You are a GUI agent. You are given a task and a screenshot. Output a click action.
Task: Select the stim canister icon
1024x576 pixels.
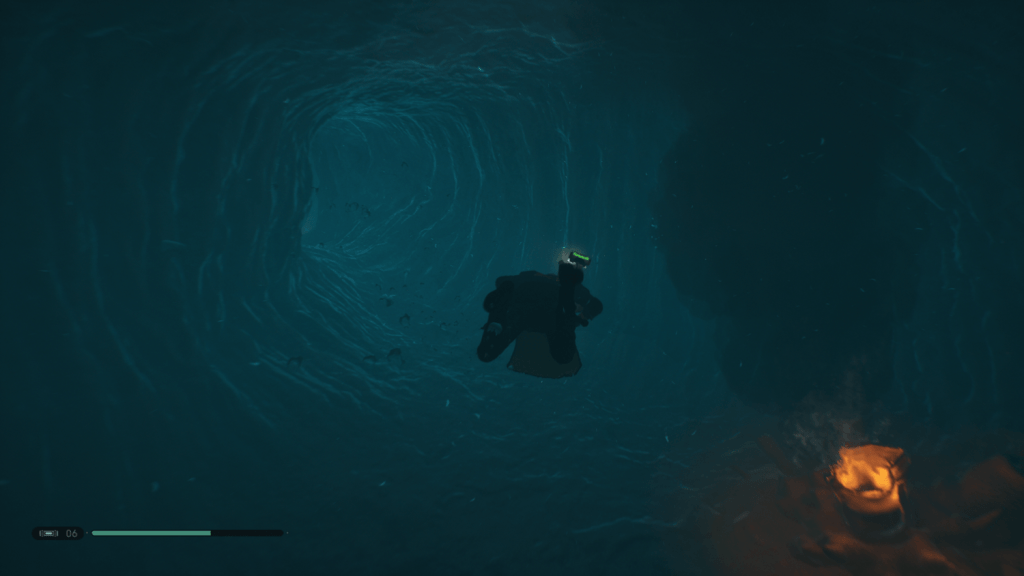[x=48, y=533]
